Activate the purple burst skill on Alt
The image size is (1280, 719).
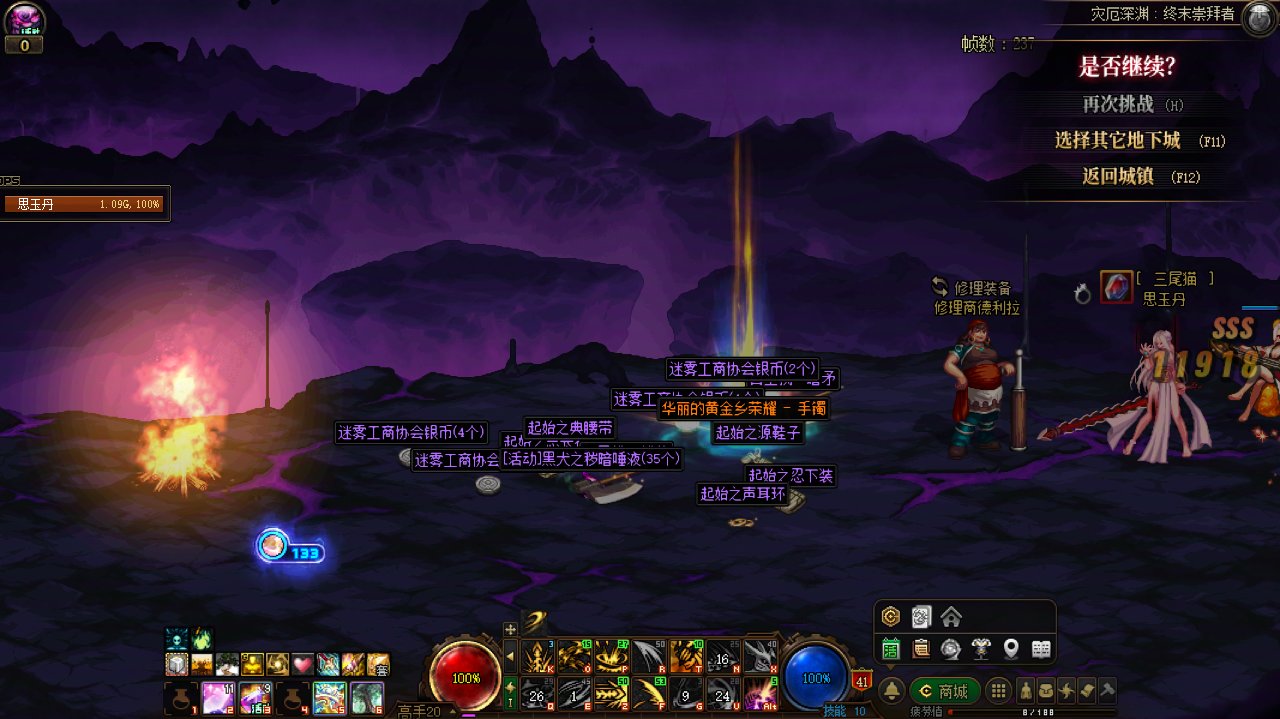761,692
